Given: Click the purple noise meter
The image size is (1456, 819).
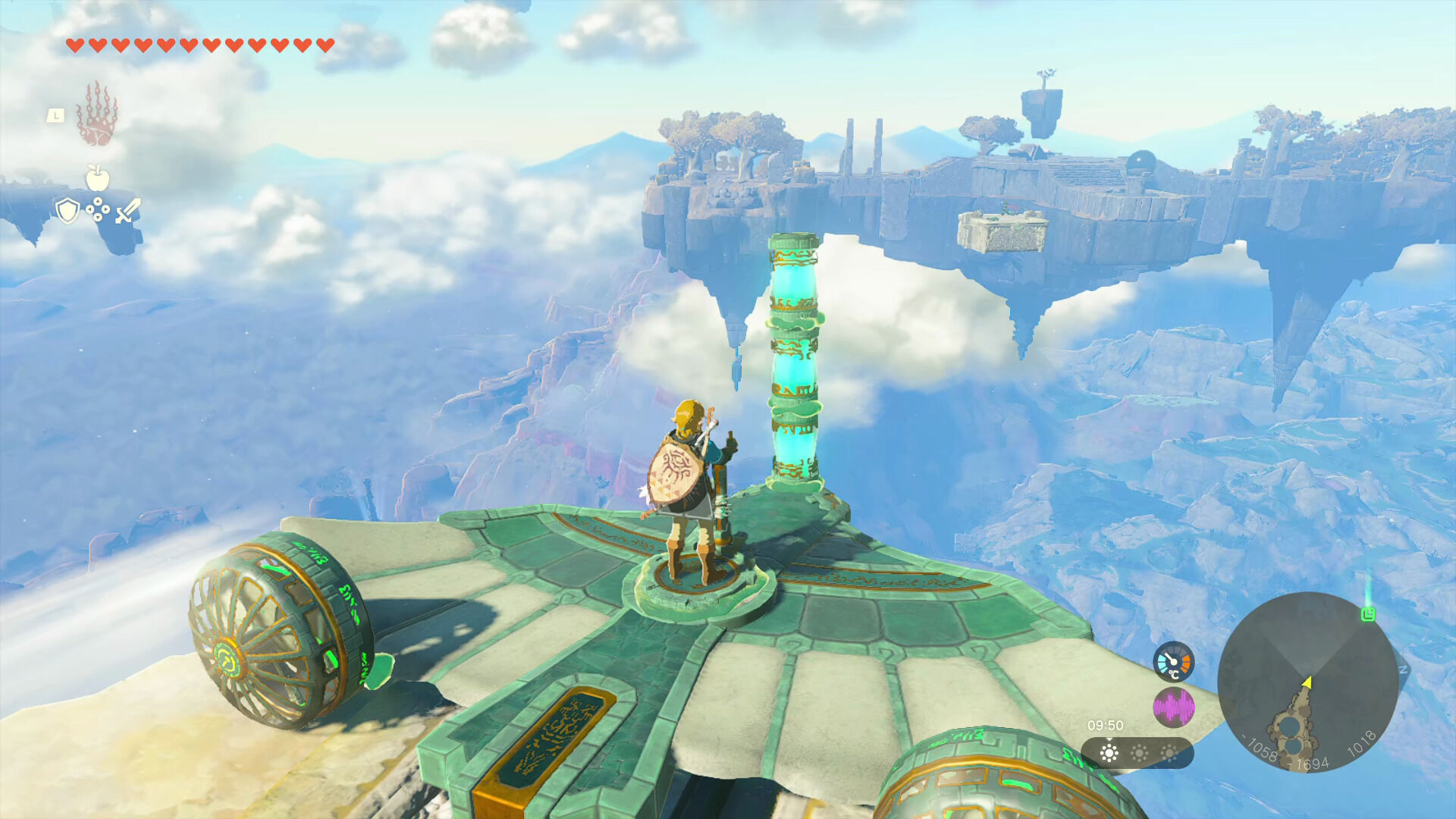Looking at the screenshot, I should tap(1173, 708).
